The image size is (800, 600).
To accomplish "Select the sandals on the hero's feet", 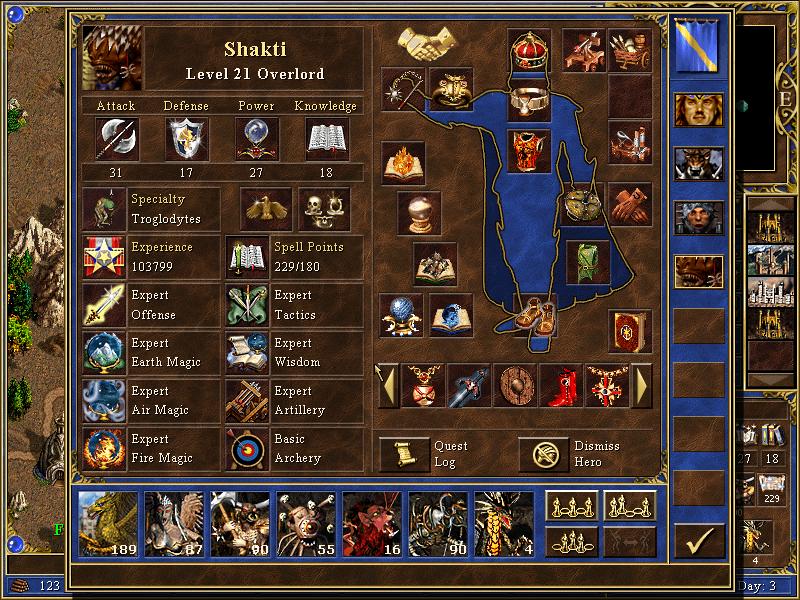I will (536, 312).
